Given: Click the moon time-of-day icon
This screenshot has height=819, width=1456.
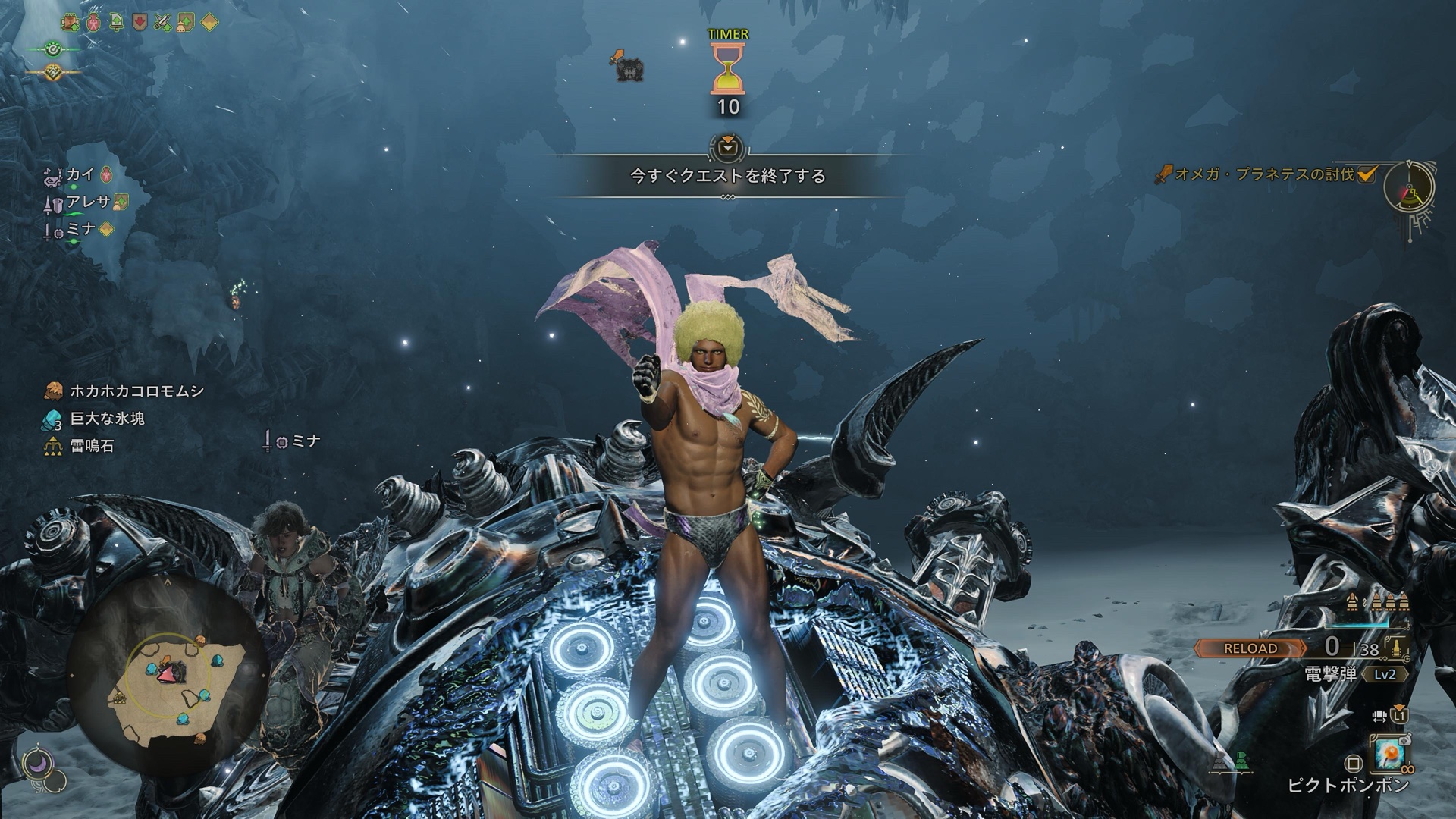Looking at the screenshot, I should tap(36, 765).
